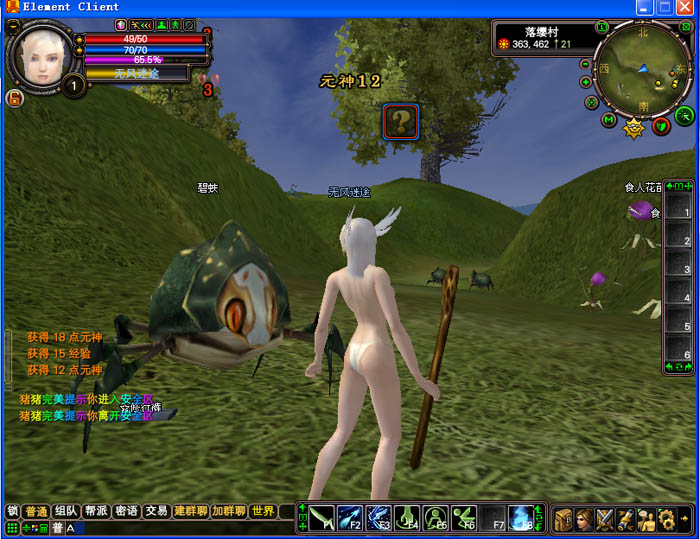700x539 pixels.
Task: Activate the blue flame F8 skill
Action: [x=520, y=518]
